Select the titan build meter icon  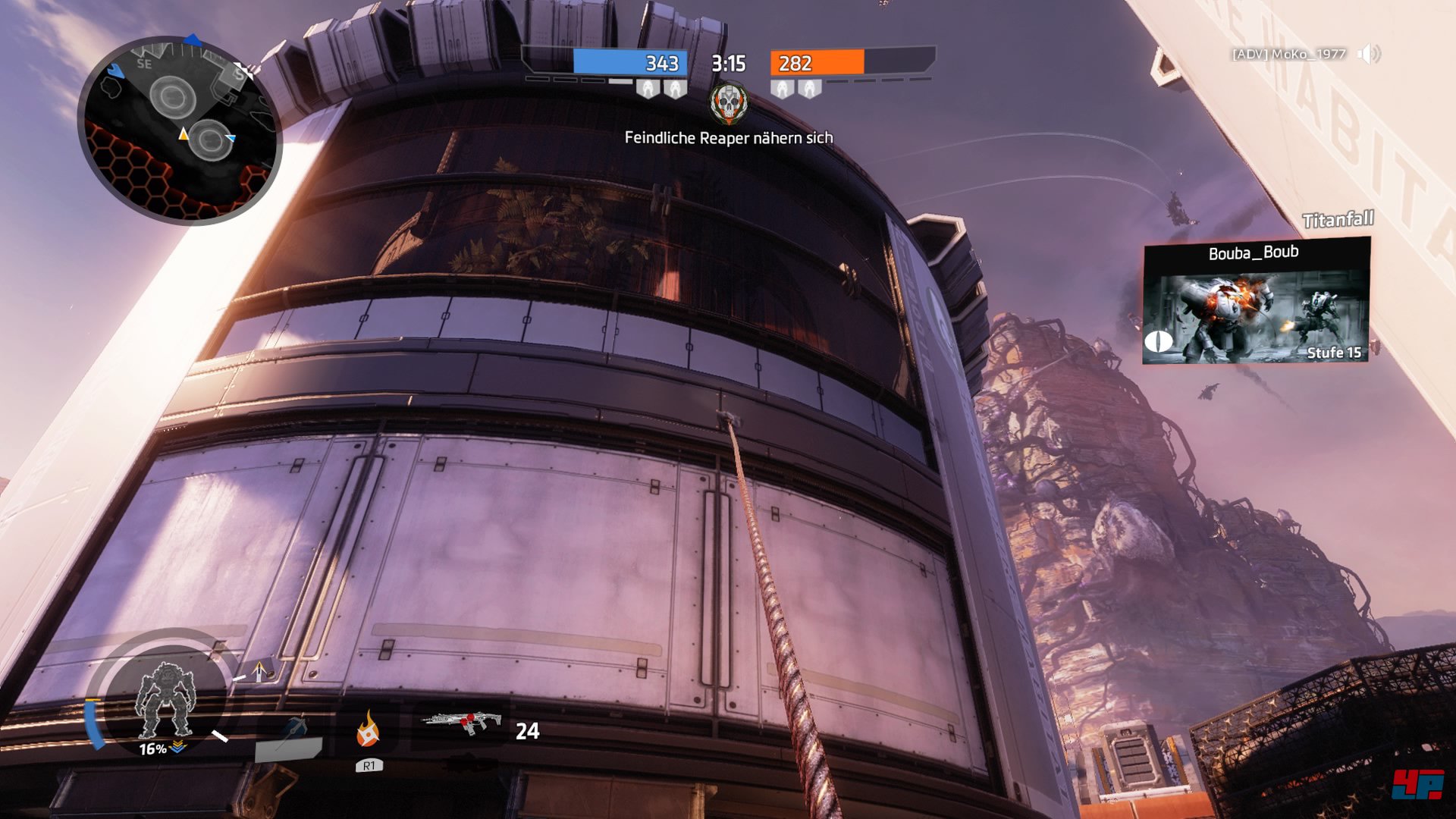165,699
